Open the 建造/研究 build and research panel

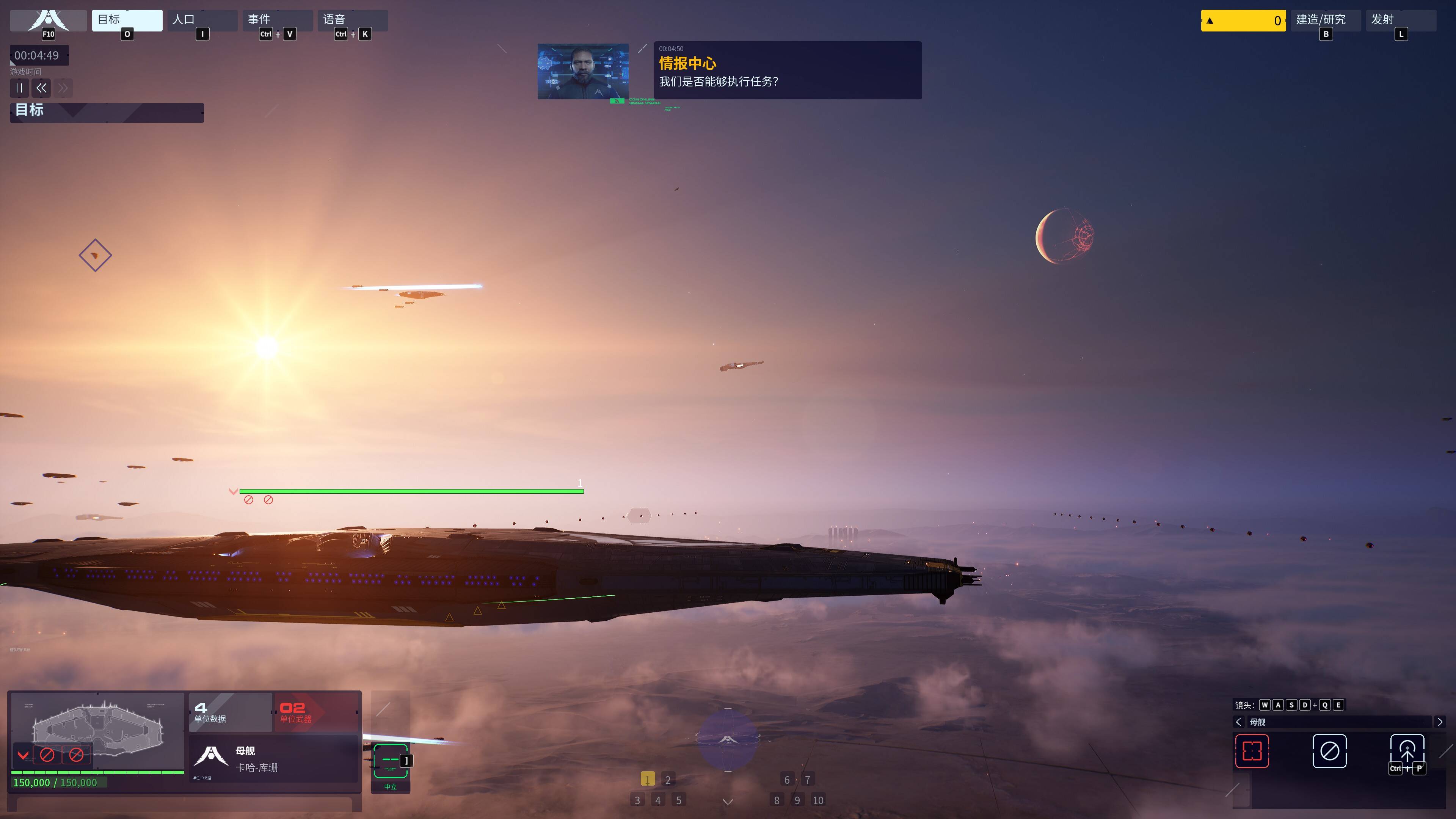1325,20
